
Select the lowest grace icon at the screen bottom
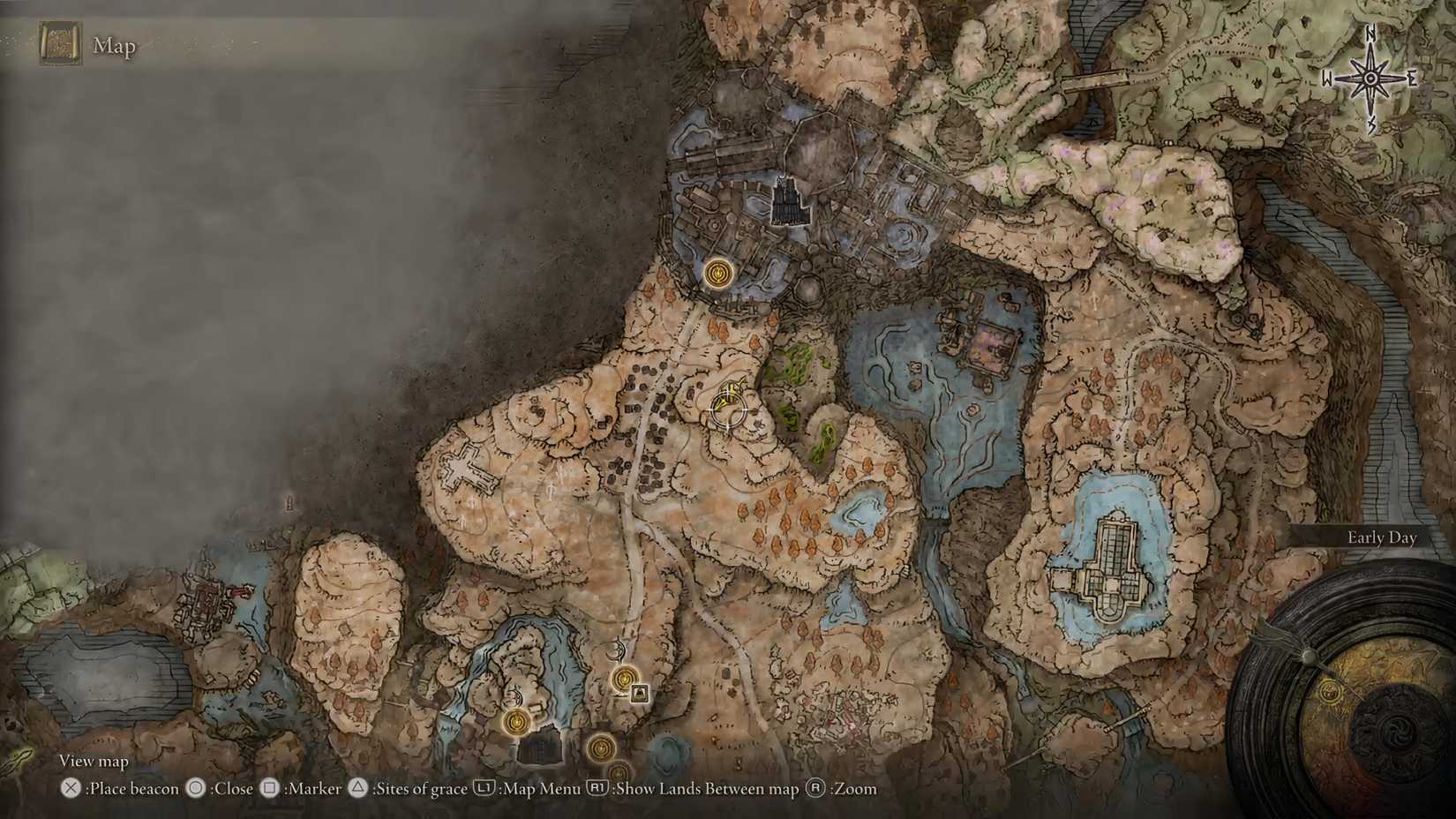pyautogui.click(x=619, y=773)
